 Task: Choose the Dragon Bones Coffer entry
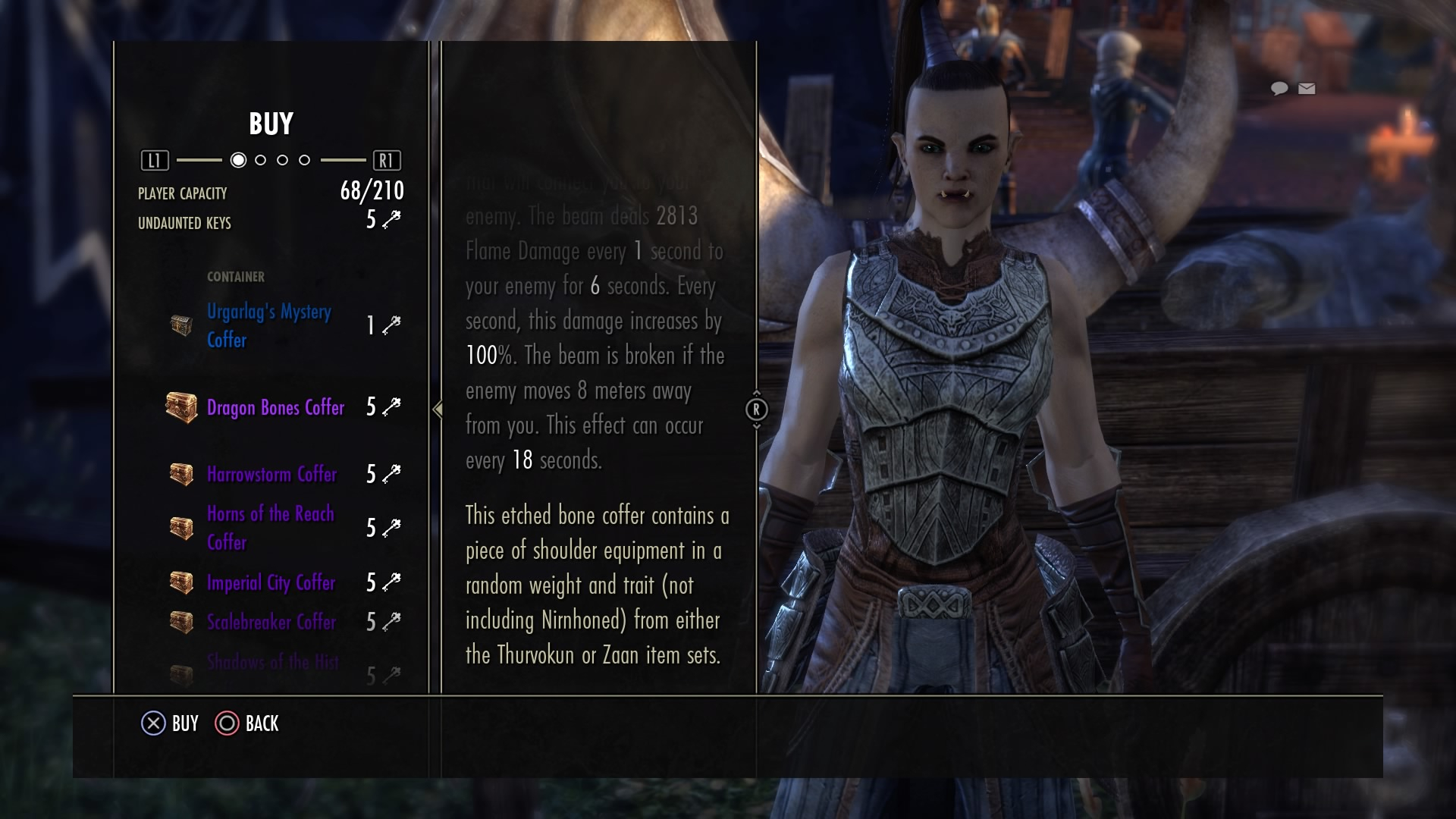(x=275, y=407)
